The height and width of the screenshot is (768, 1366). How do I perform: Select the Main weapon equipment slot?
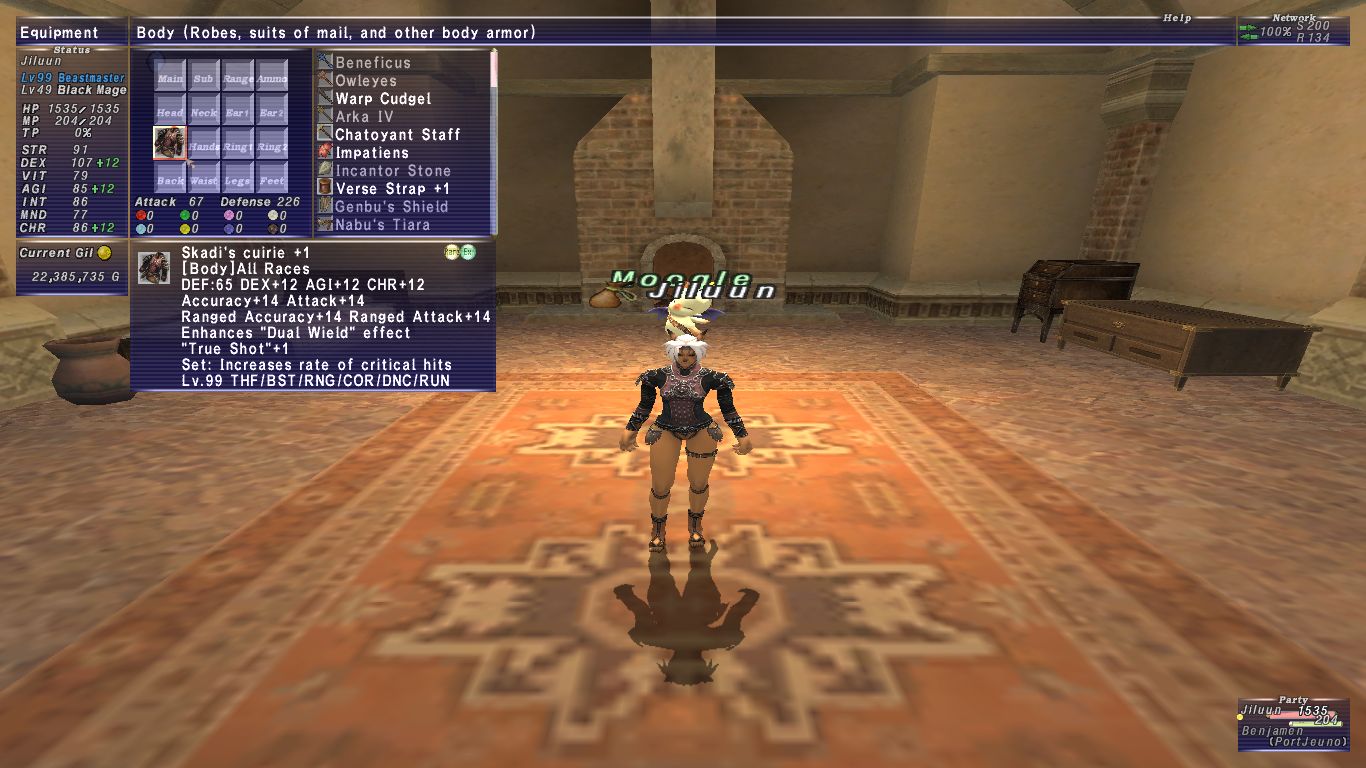(170, 77)
